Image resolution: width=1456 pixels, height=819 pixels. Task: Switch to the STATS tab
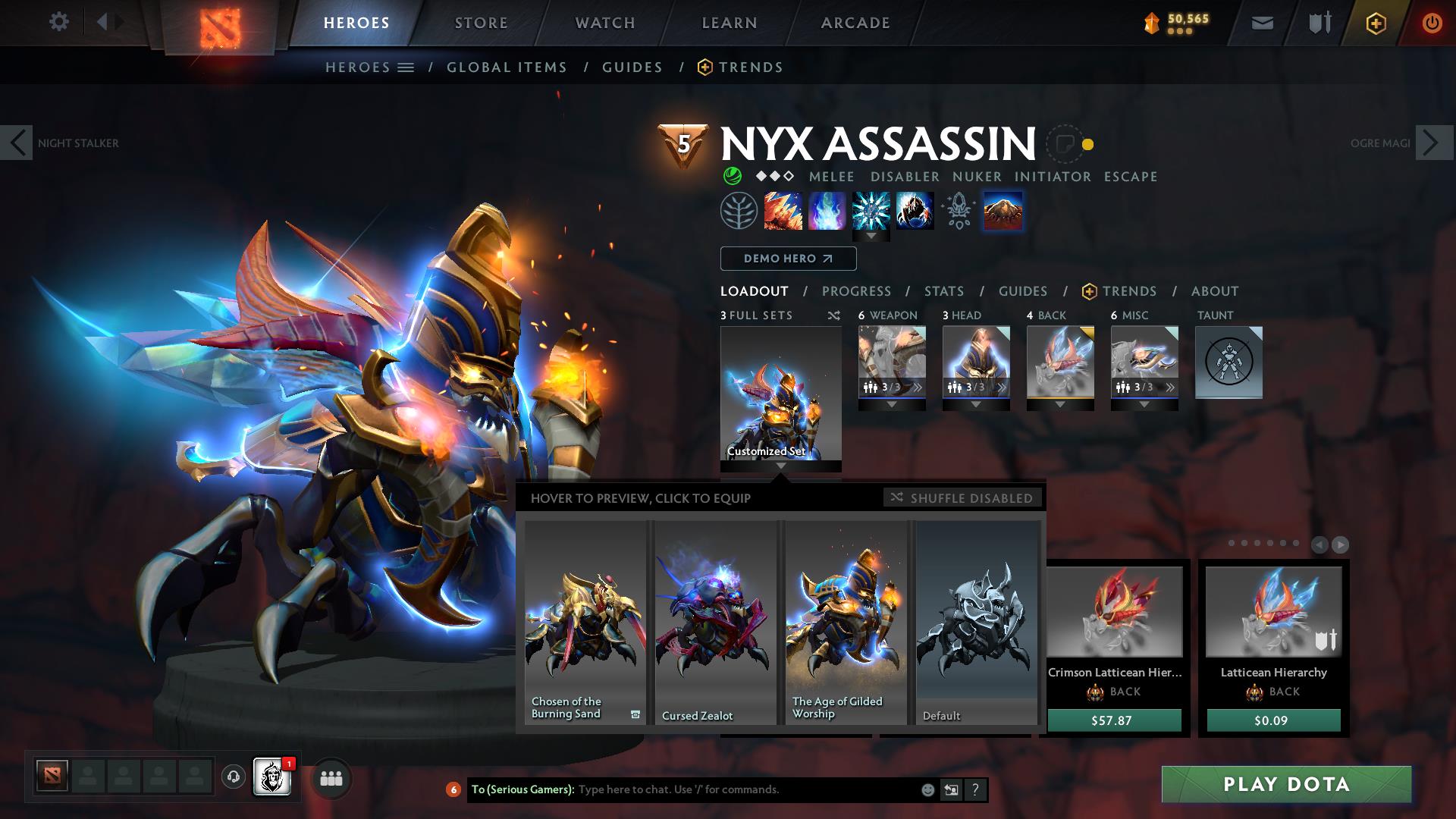943,291
